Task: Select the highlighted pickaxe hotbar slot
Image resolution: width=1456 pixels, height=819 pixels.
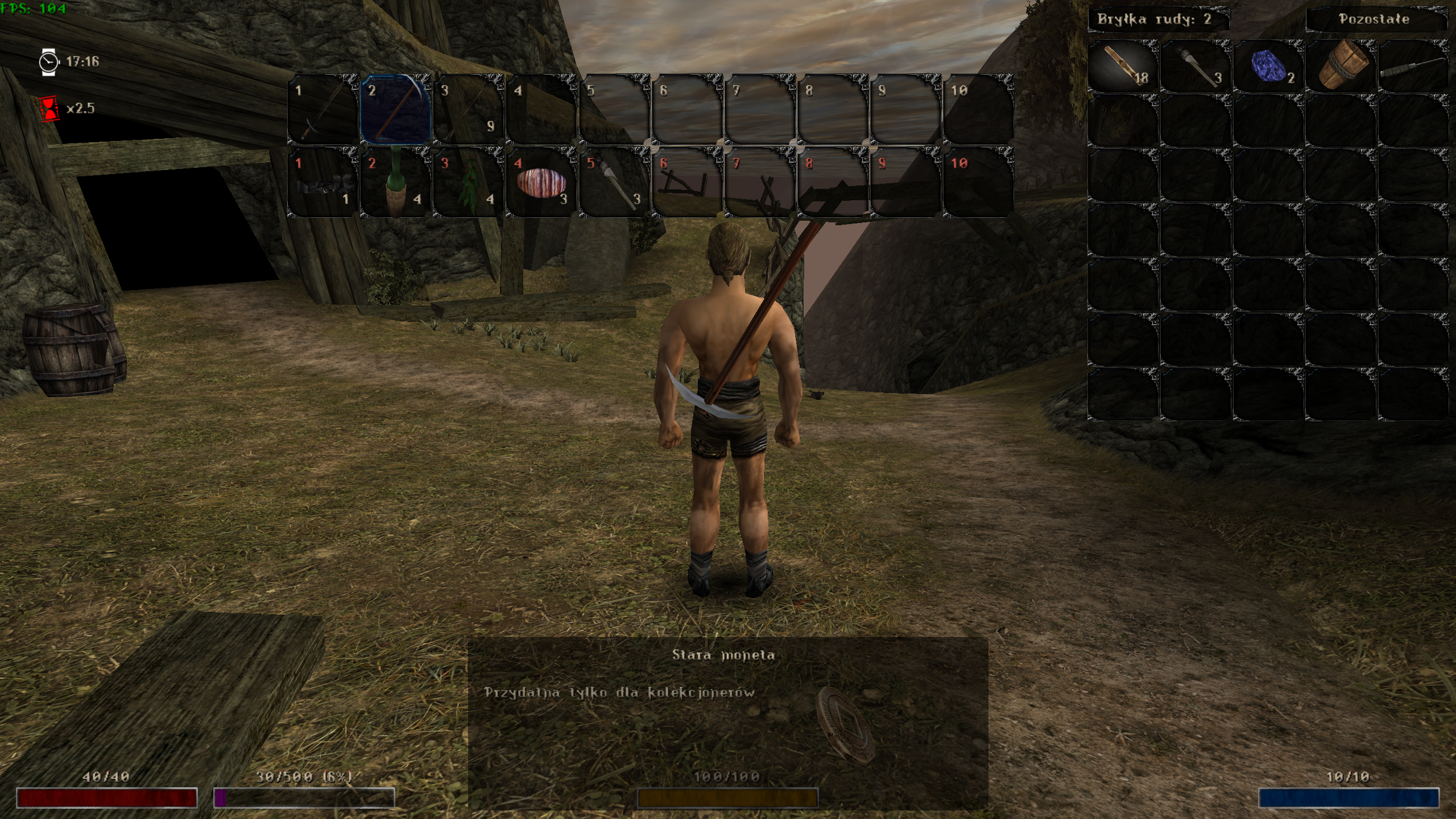Action: tap(396, 109)
